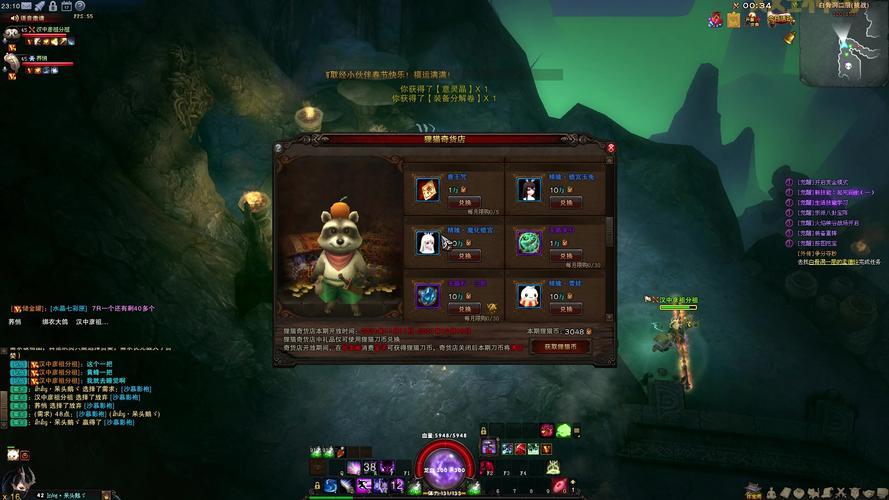Open the golden bell notification icon
The height and width of the screenshot is (500, 889).
click(790, 37)
